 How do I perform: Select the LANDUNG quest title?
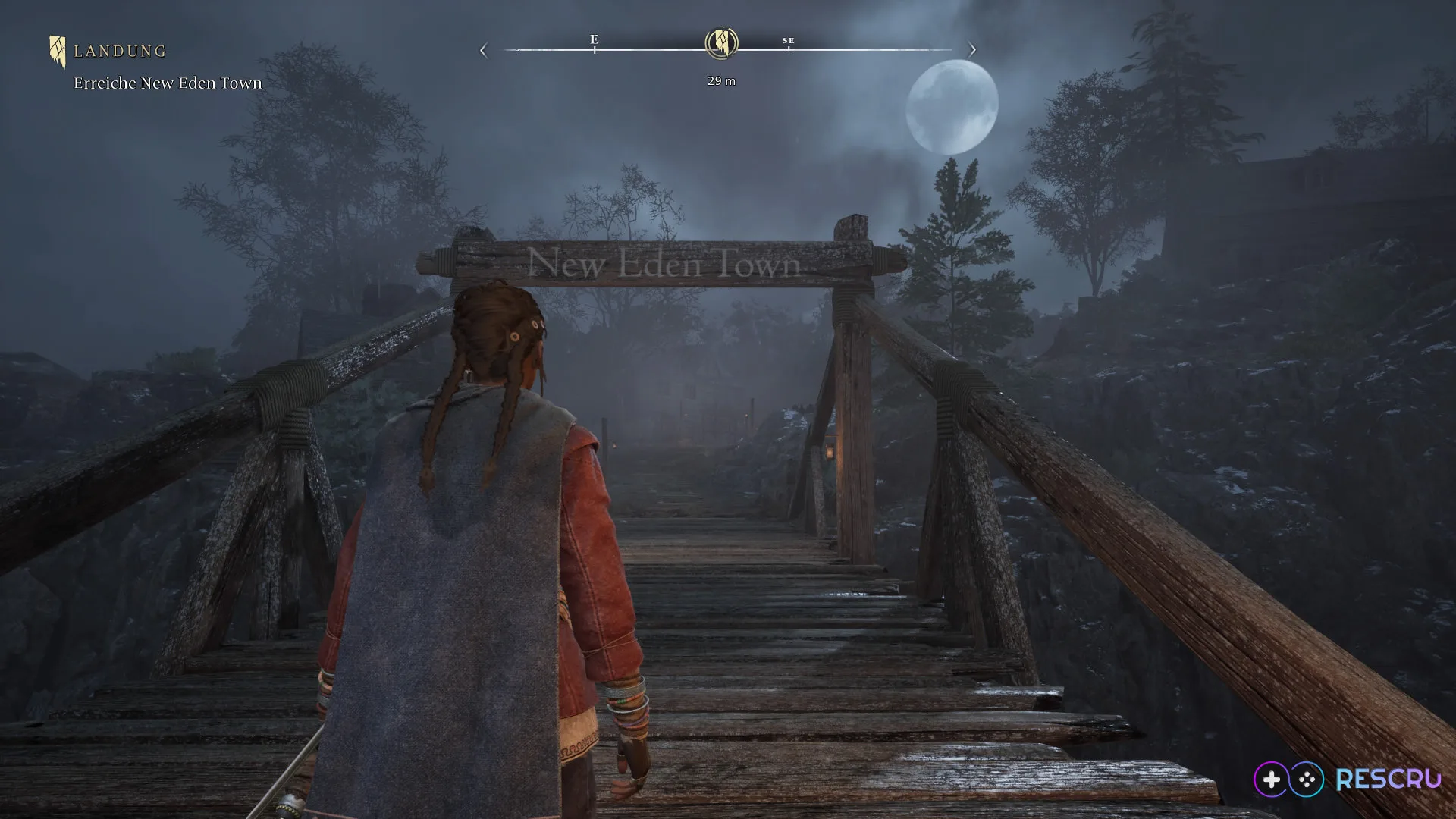(x=119, y=51)
